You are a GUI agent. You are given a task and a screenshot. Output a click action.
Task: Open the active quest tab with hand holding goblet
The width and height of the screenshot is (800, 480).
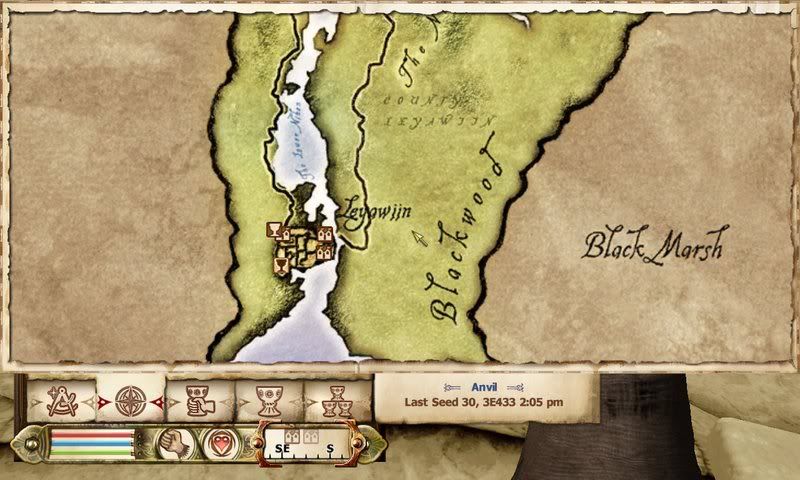199,400
